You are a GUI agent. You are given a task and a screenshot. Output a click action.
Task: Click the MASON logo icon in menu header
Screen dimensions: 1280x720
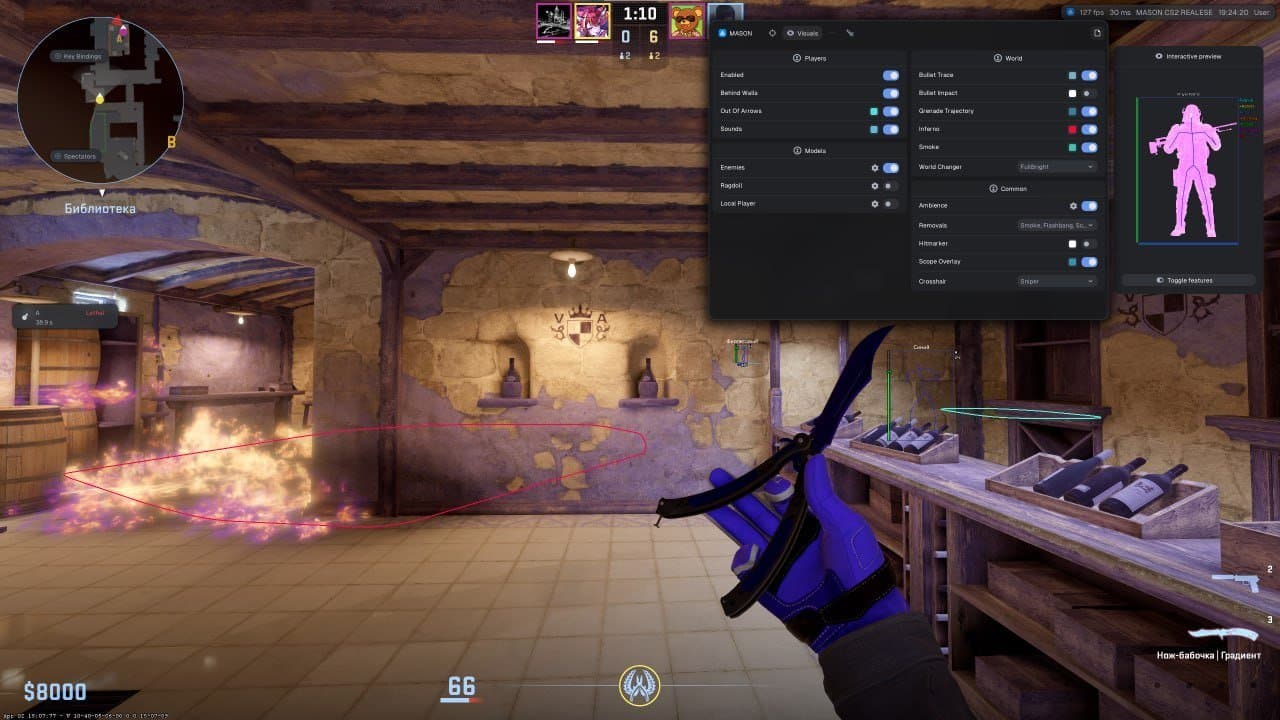[722, 33]
